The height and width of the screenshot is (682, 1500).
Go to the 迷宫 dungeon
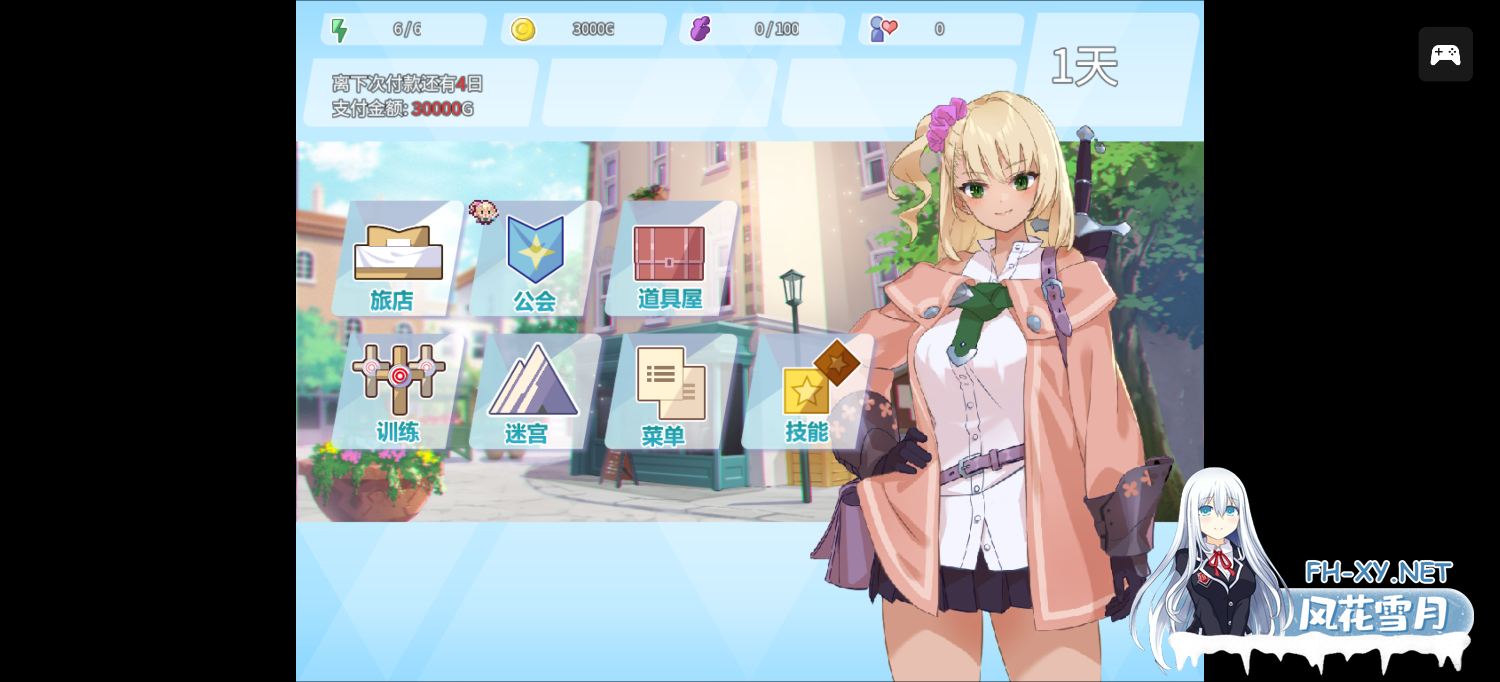click(x=532, y=392)
